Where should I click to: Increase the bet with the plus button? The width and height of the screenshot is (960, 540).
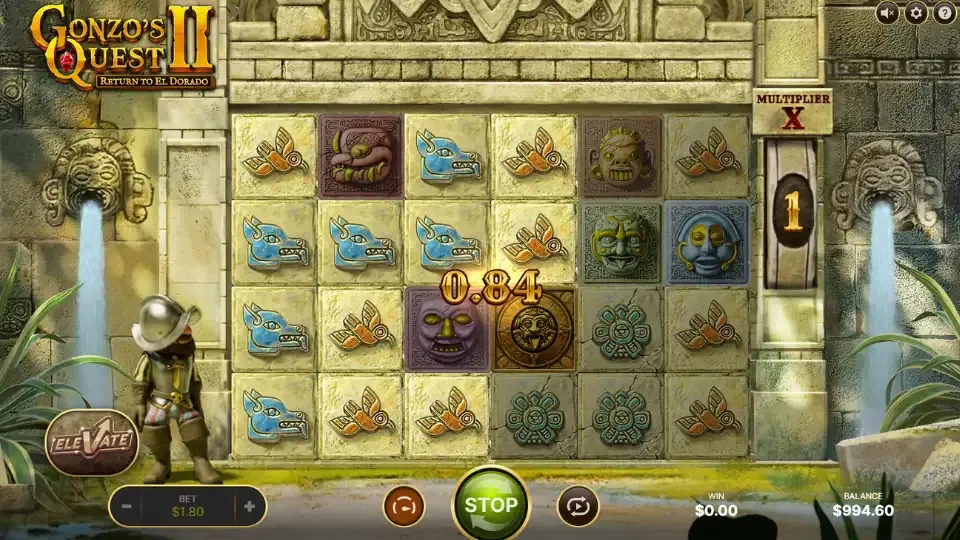(x=250, y=506)
